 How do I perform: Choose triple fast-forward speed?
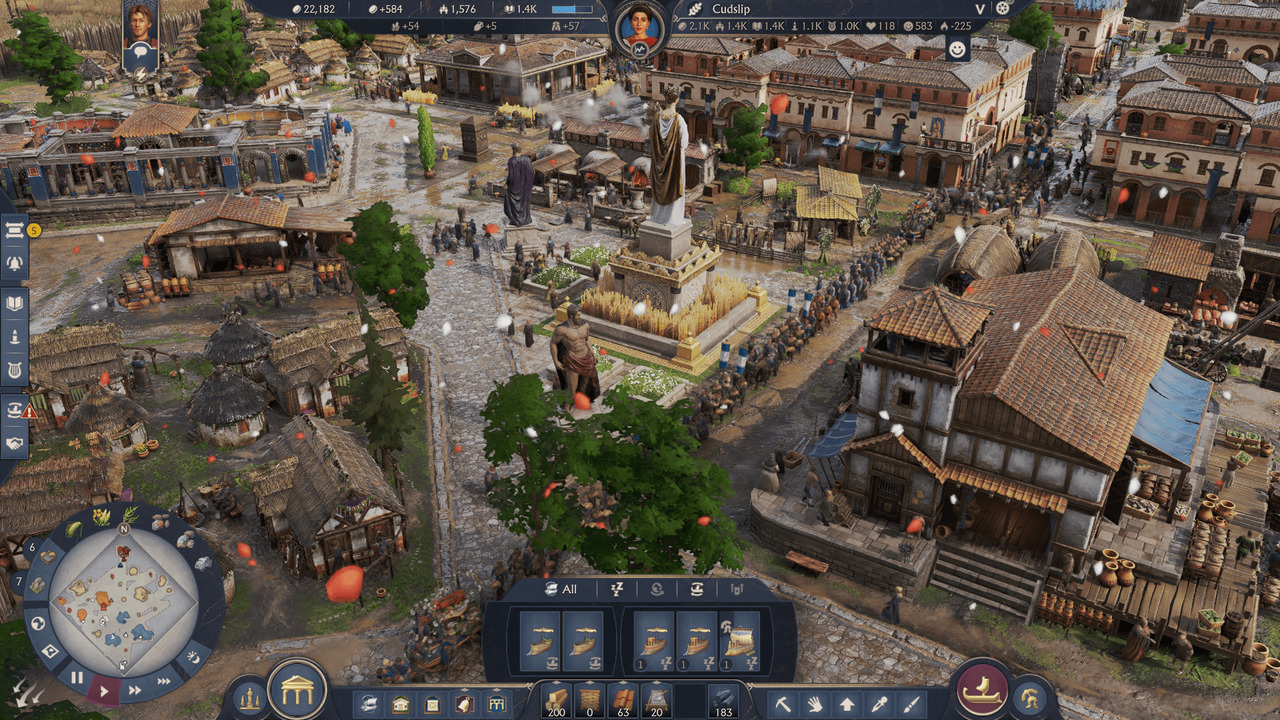(163, 681)
